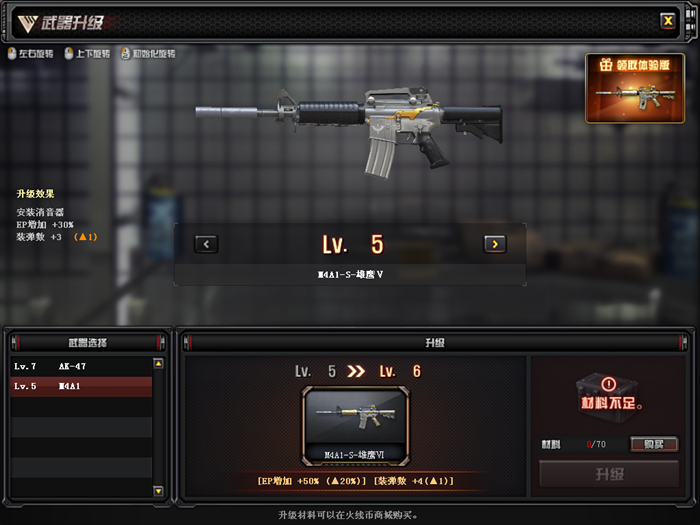Show the next weapon level with right arrow
Viewport: 700px width, 525px height.
[494, 244]
